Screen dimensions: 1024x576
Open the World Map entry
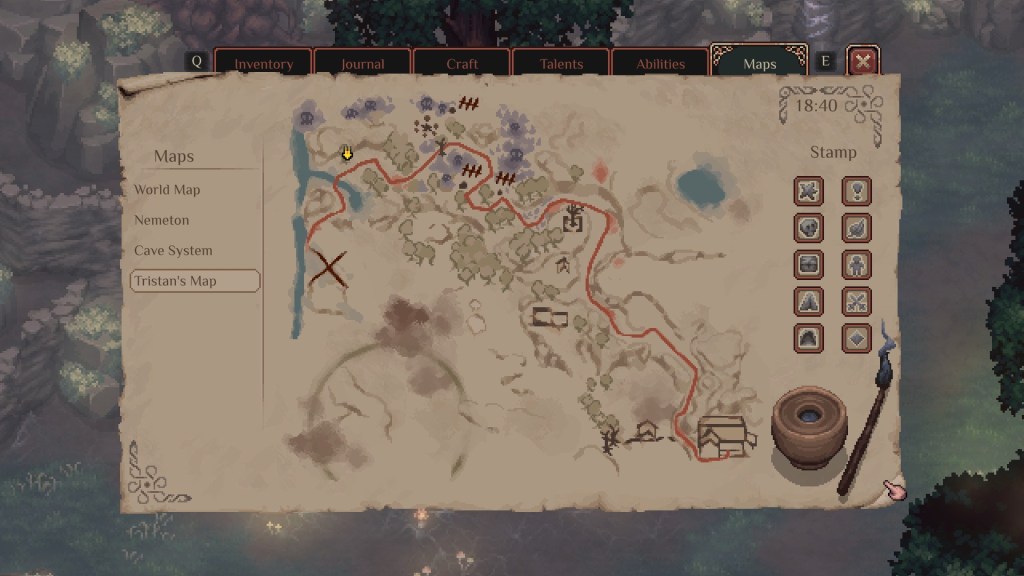pos(167,190)
